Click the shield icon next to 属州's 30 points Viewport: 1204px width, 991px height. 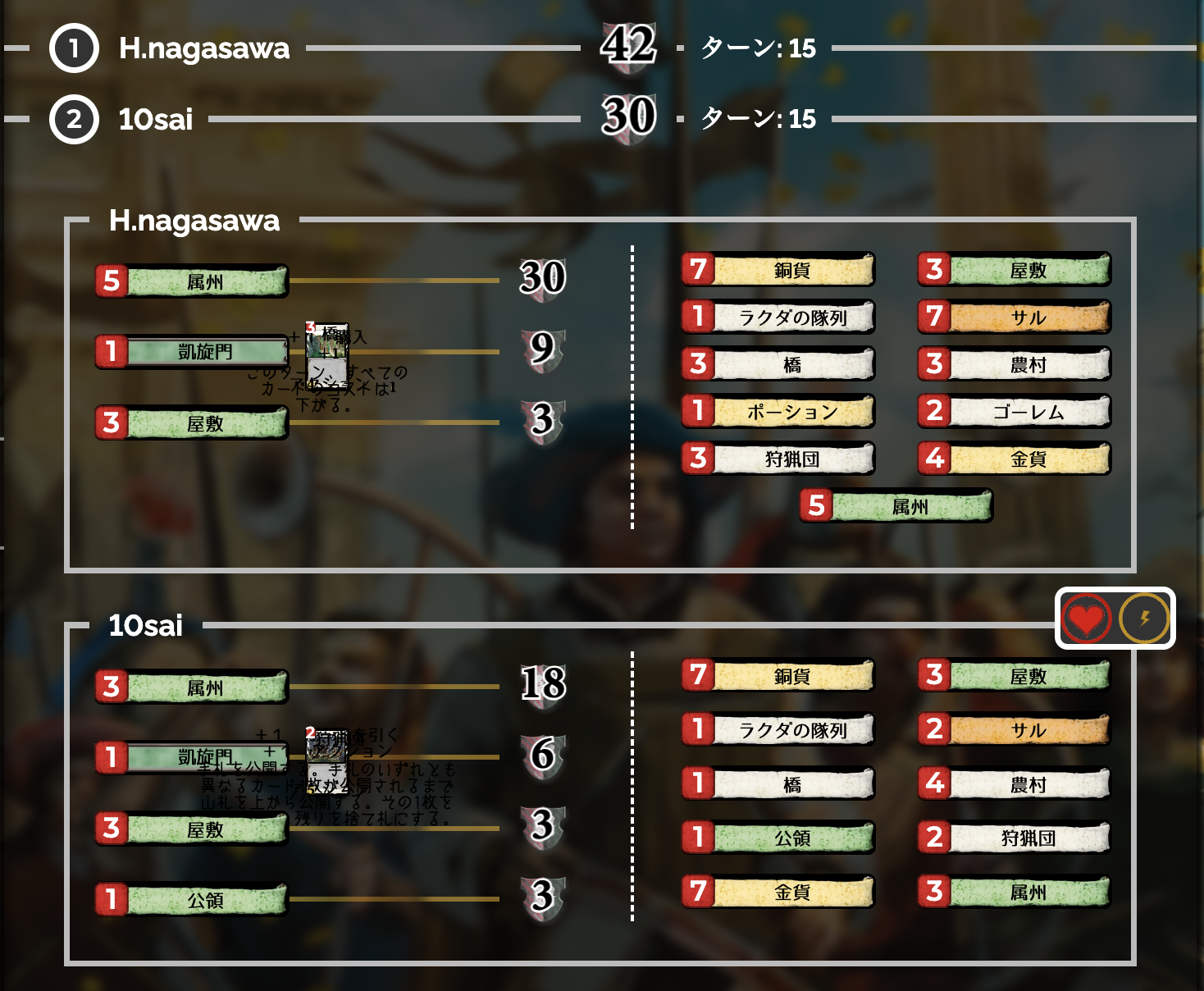coord(541,280)
